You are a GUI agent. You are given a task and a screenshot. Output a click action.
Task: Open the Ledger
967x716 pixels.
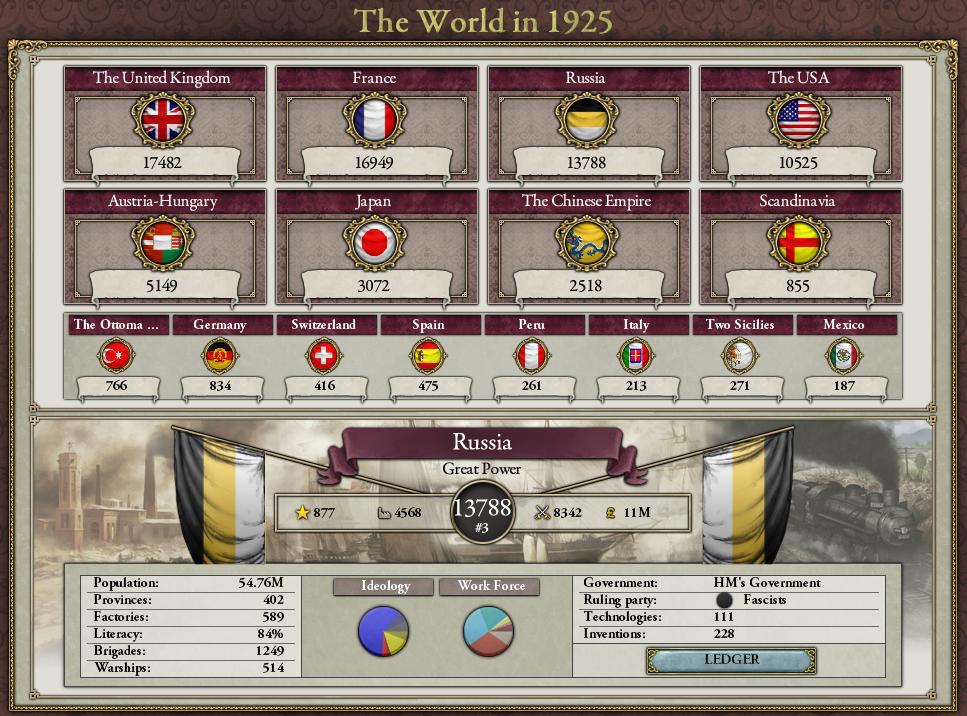[x=731, y=660]
